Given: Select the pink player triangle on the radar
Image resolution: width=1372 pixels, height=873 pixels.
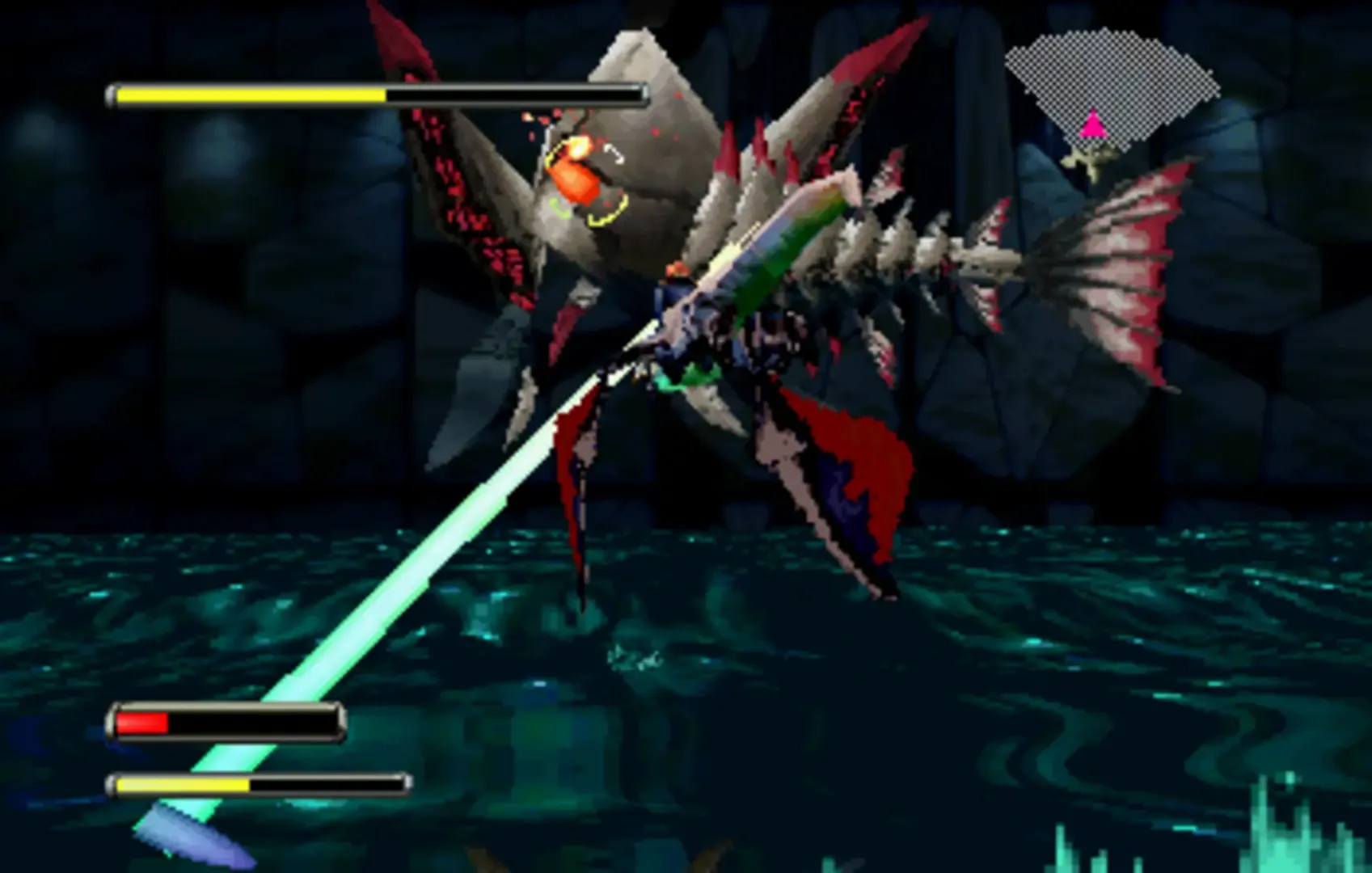Looking at the screenshot, I should pyautogui.click(x=1093, y=123).
